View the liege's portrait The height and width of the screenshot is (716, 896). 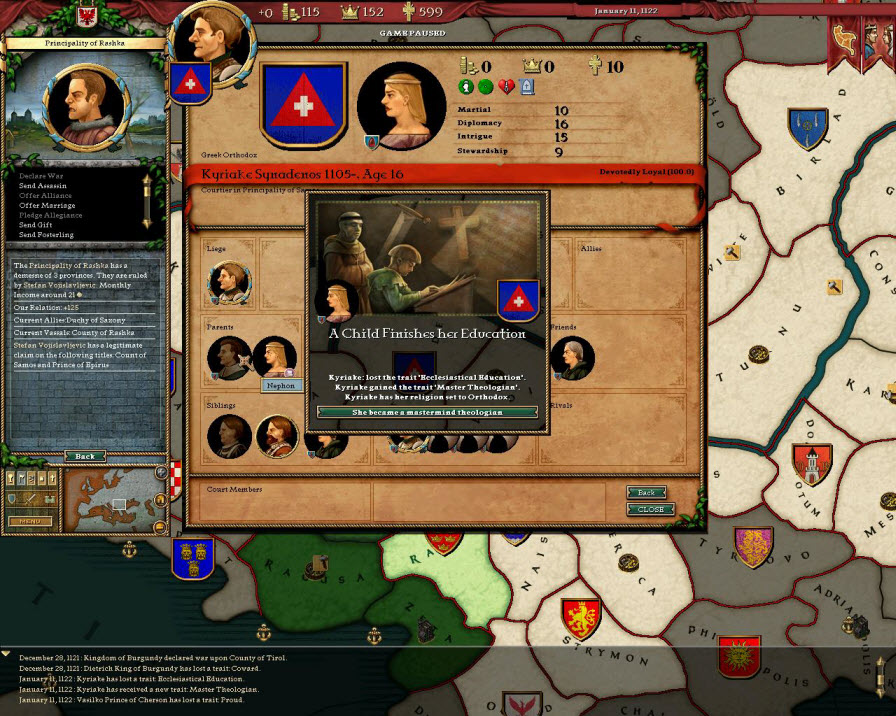(x=229, y=284)
